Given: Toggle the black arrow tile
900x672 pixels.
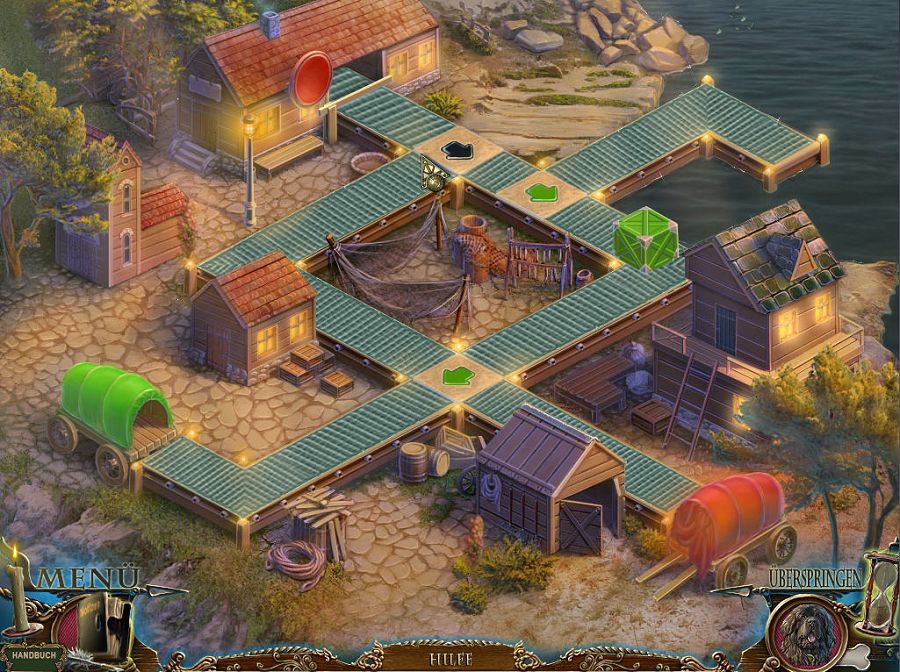Looking at the screenshot, I should pyautogui.click(x=457, y=150).
